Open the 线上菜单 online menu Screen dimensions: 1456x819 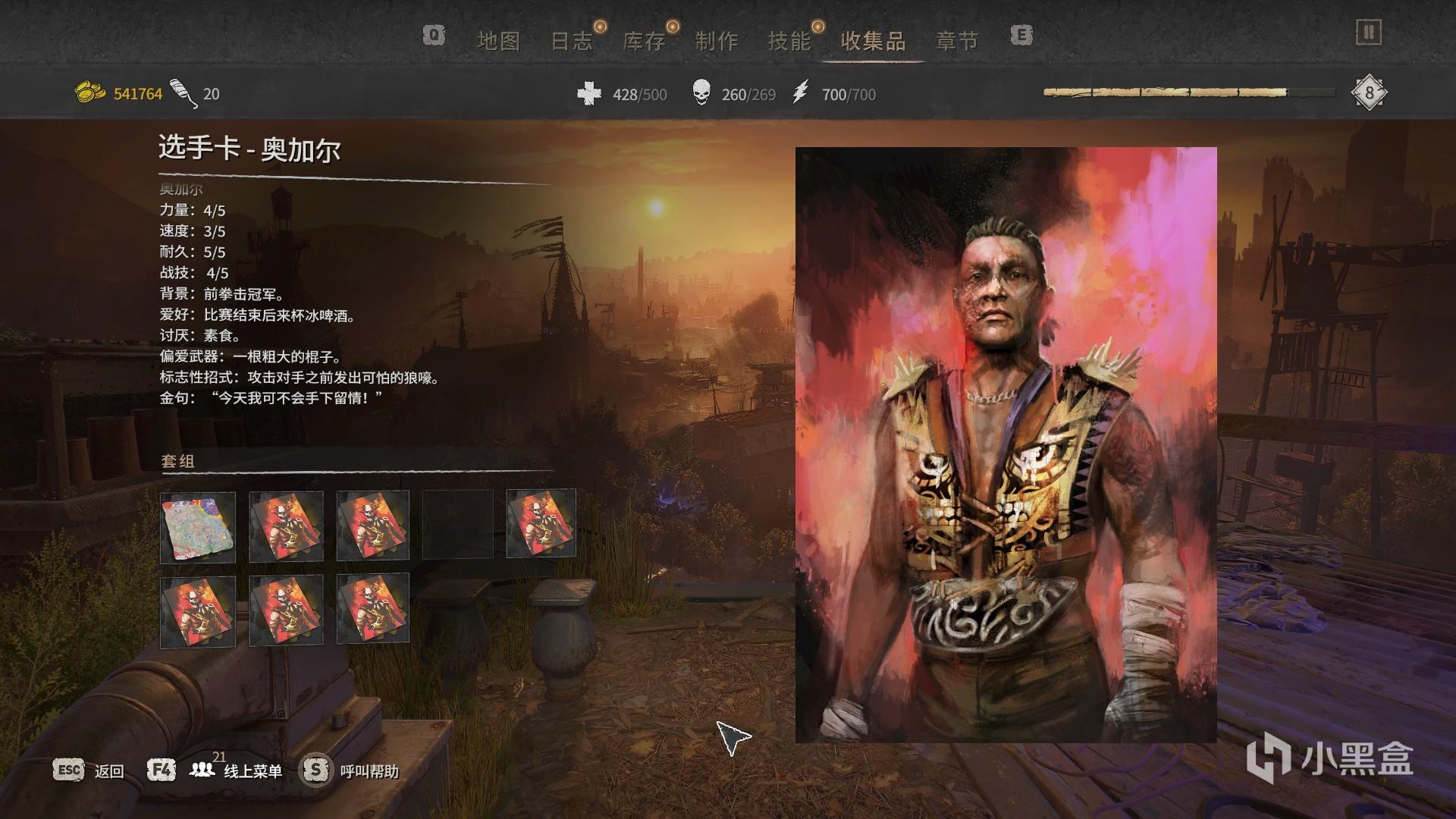pos(253,771)
